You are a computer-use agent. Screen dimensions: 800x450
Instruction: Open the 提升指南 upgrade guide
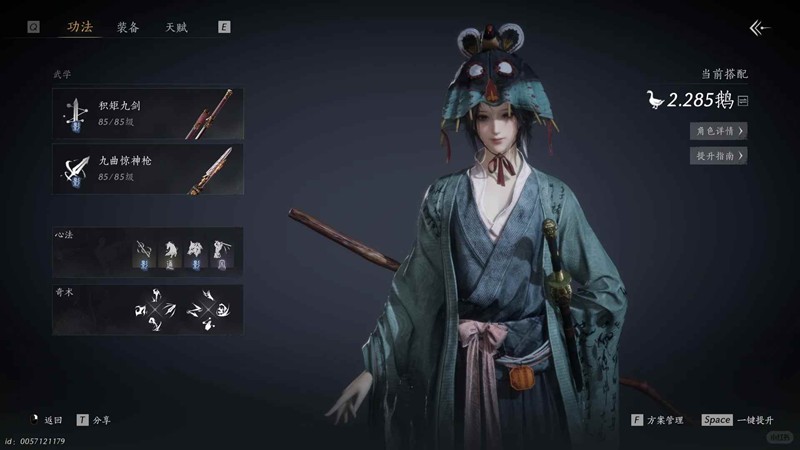718,156
